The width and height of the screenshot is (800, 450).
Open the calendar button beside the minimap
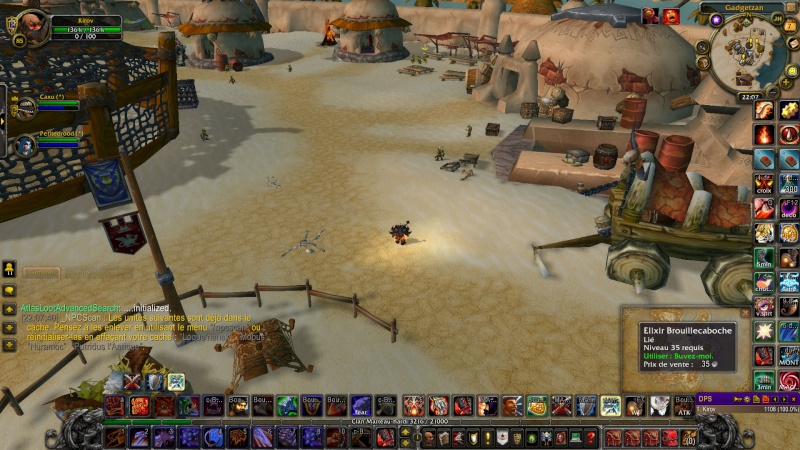tap(789, 27)
